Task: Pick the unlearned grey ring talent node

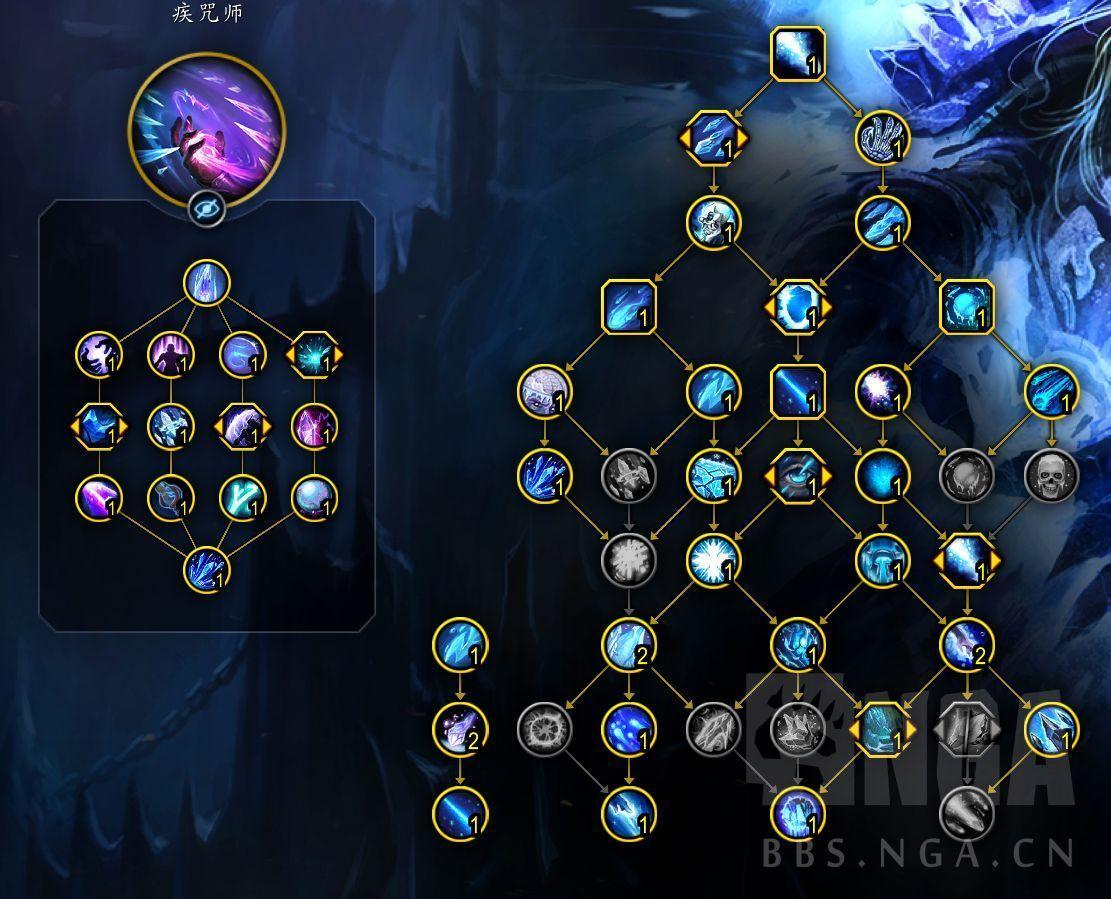Action: point(544,729)
